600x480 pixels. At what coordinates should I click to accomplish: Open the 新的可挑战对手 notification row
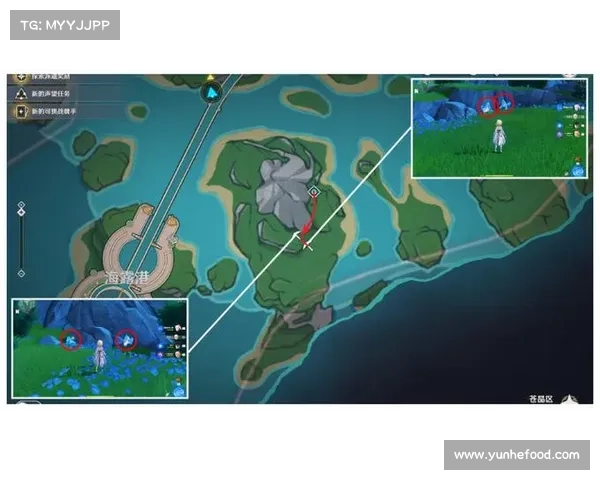[x=60, y=111]
